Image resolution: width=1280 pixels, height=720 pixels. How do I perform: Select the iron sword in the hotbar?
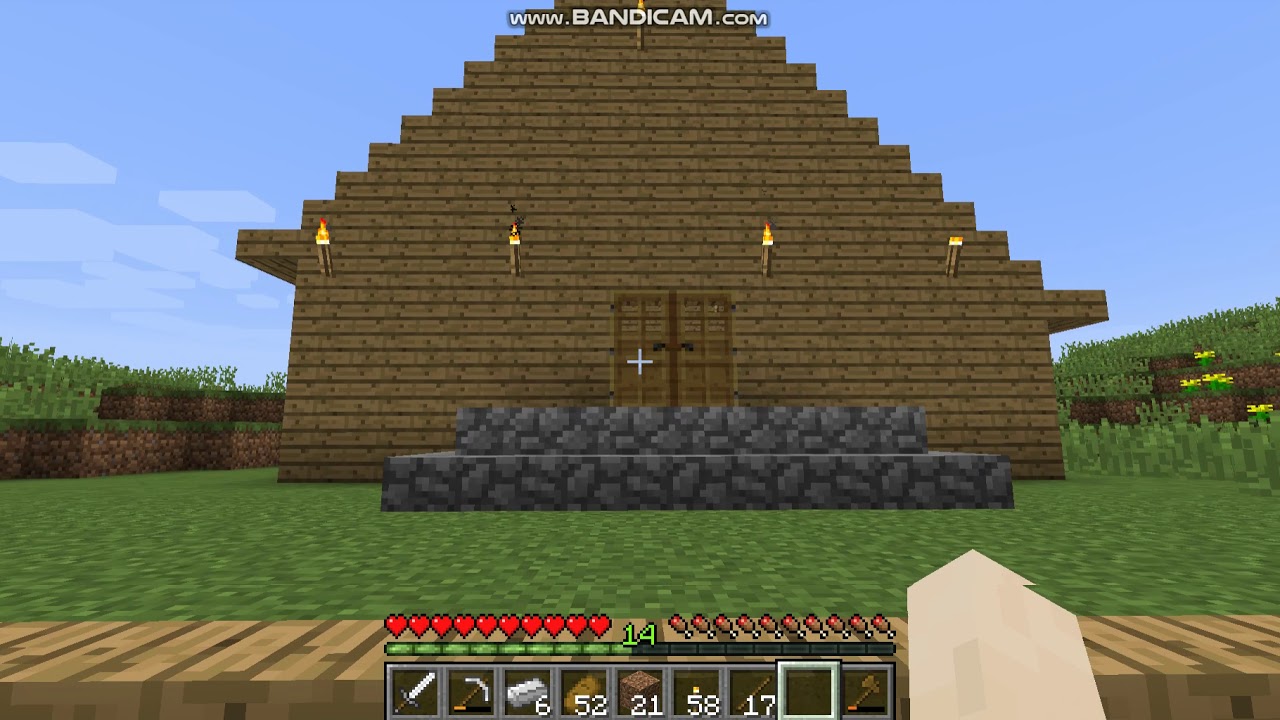[x=413, y=690]
